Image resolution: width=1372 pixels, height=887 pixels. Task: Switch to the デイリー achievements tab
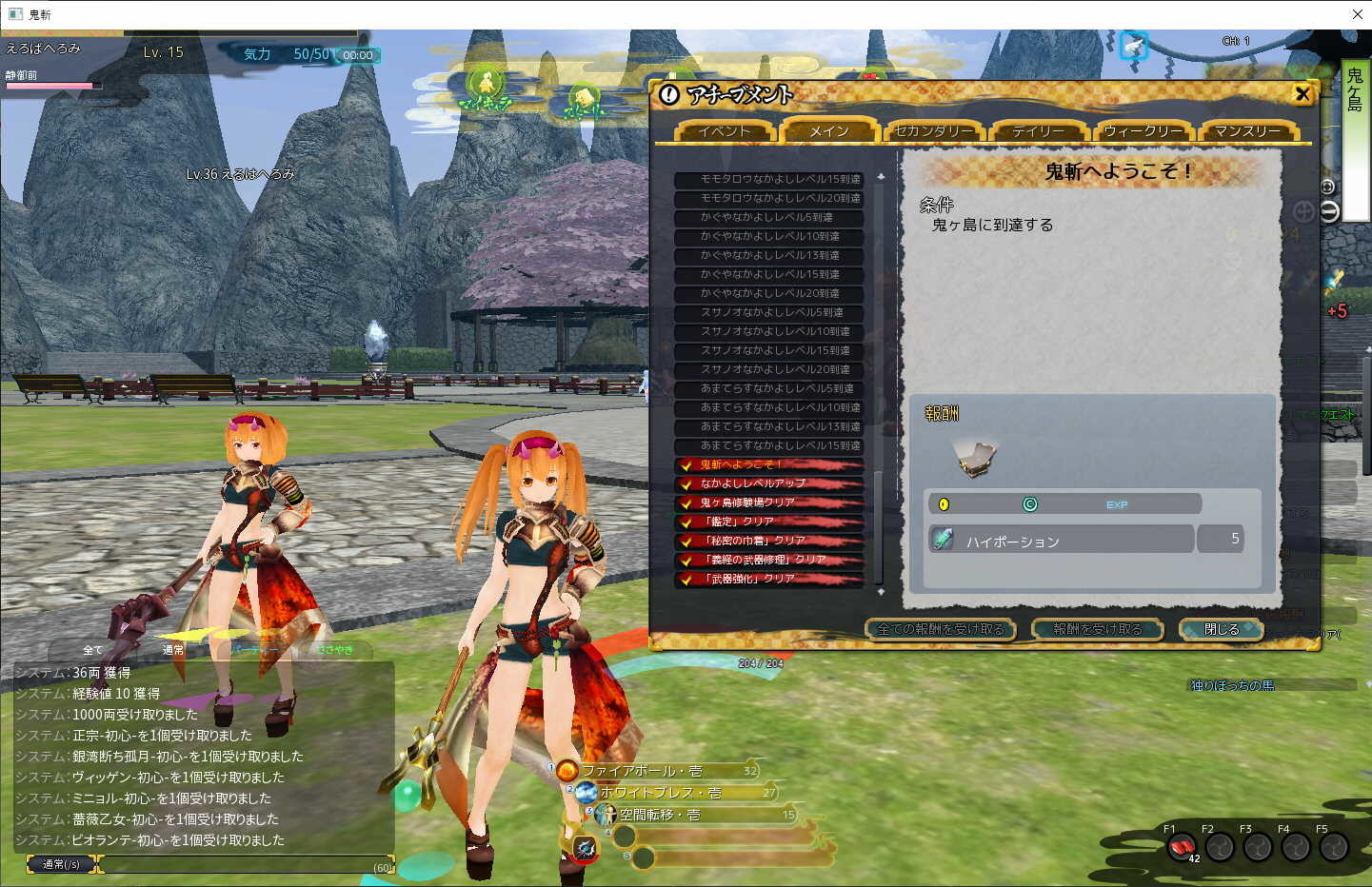1037,131
